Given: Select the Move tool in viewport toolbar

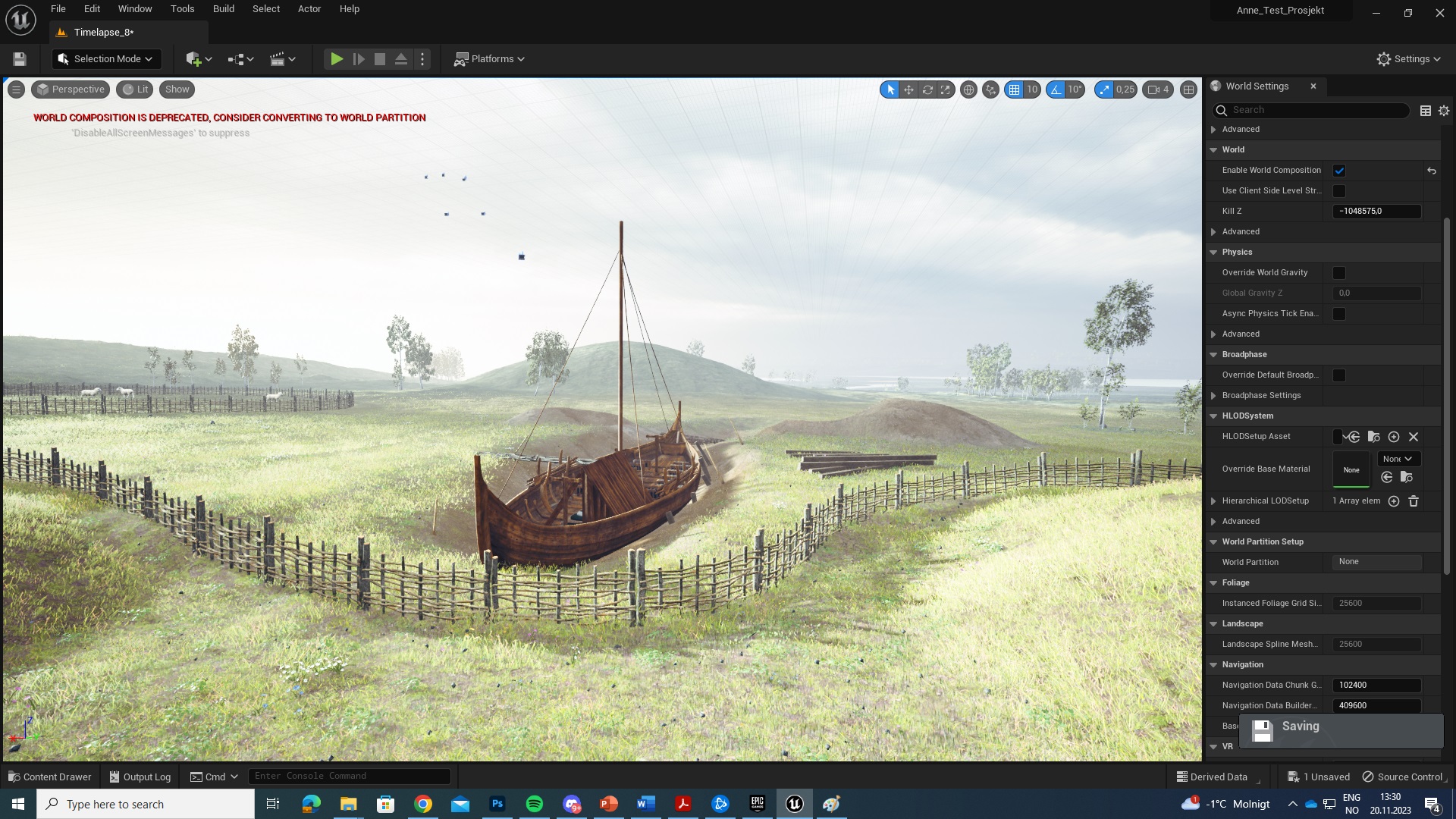Looking at the screenshot, I should [908, 89].
